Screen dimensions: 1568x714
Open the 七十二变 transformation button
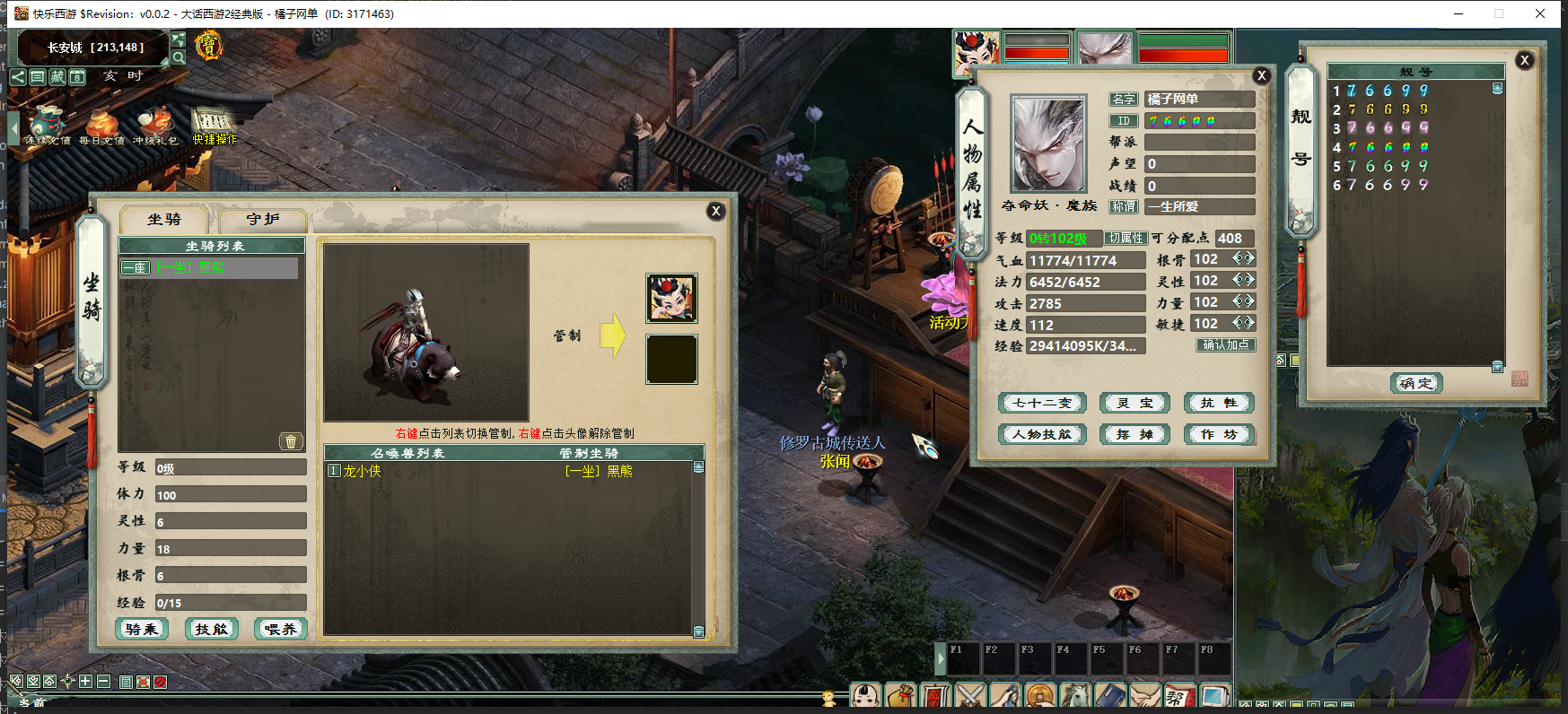coord(1042,404)
